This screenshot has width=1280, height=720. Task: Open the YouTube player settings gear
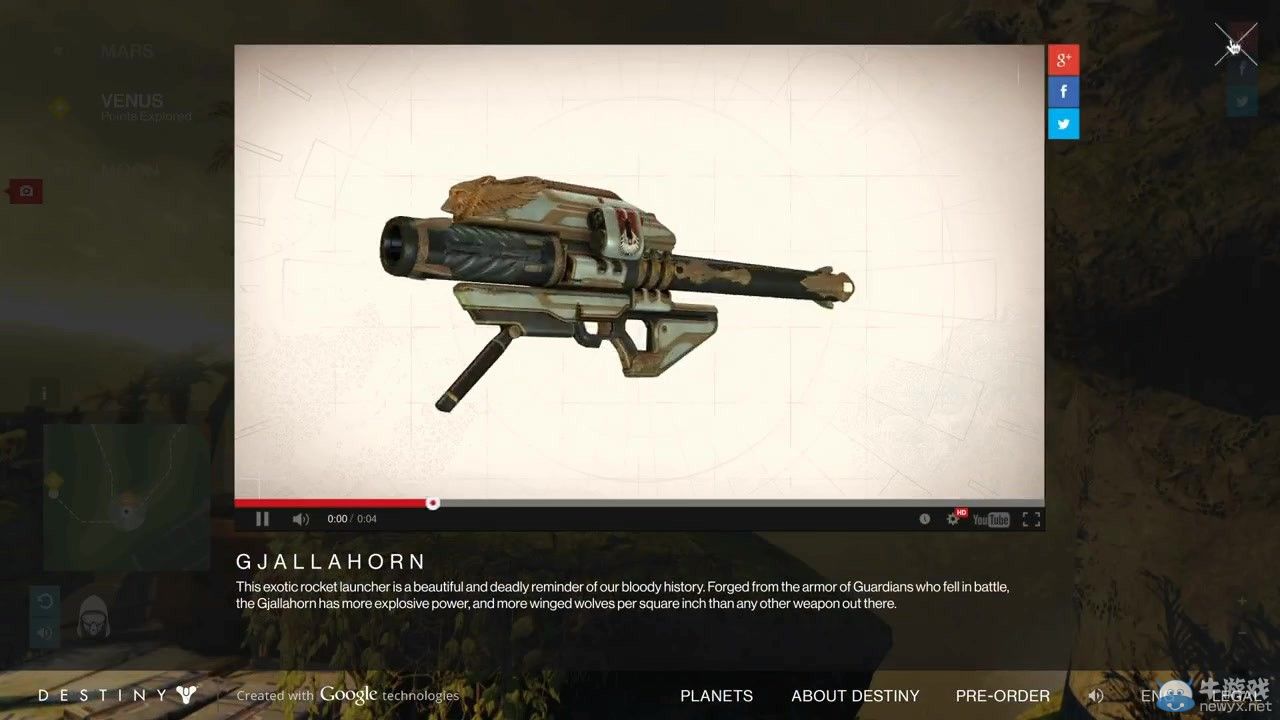point(953,519)
